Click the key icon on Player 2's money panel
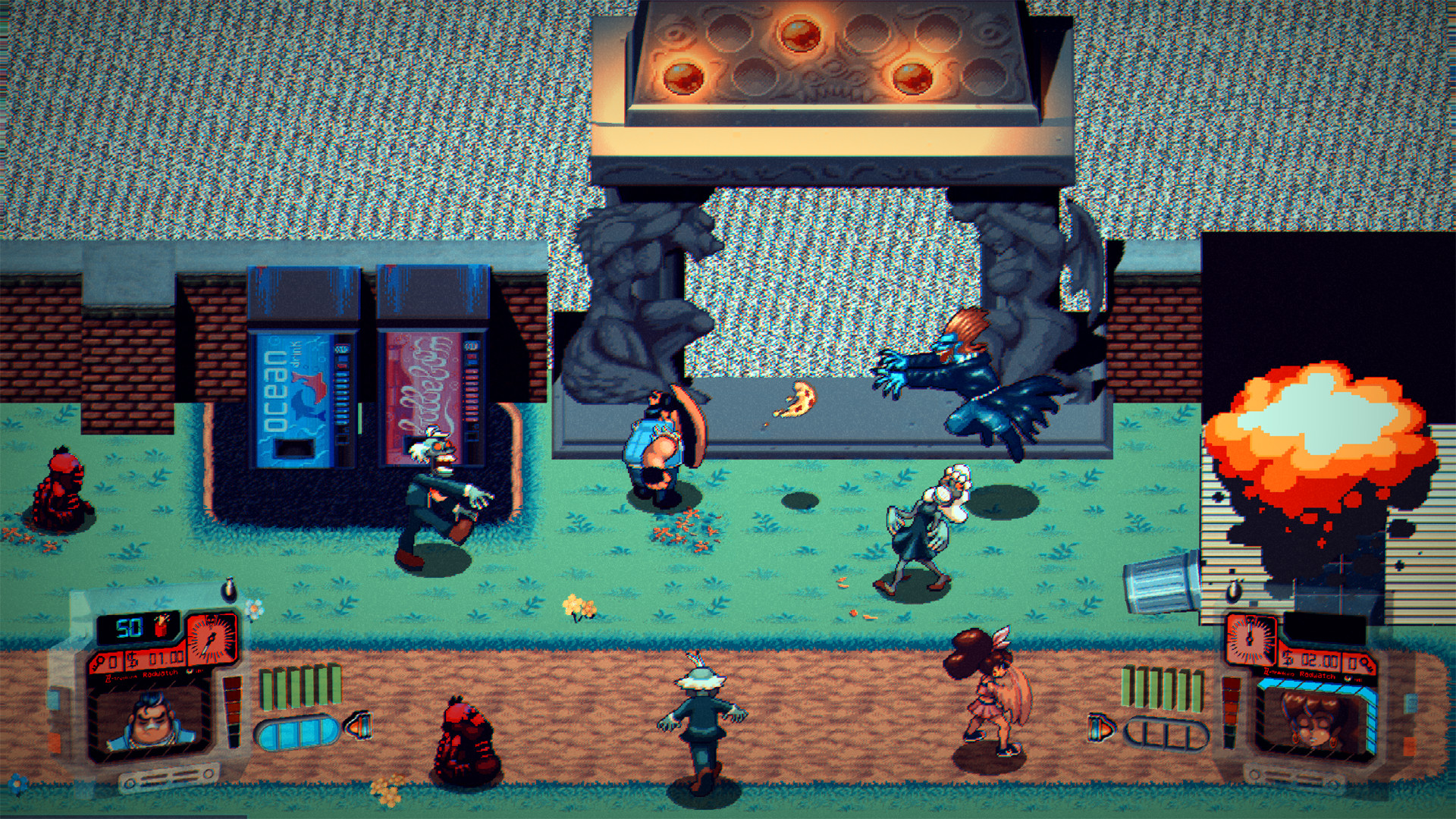Viewport: 1456px width, 819px height. coord(1366,662)
